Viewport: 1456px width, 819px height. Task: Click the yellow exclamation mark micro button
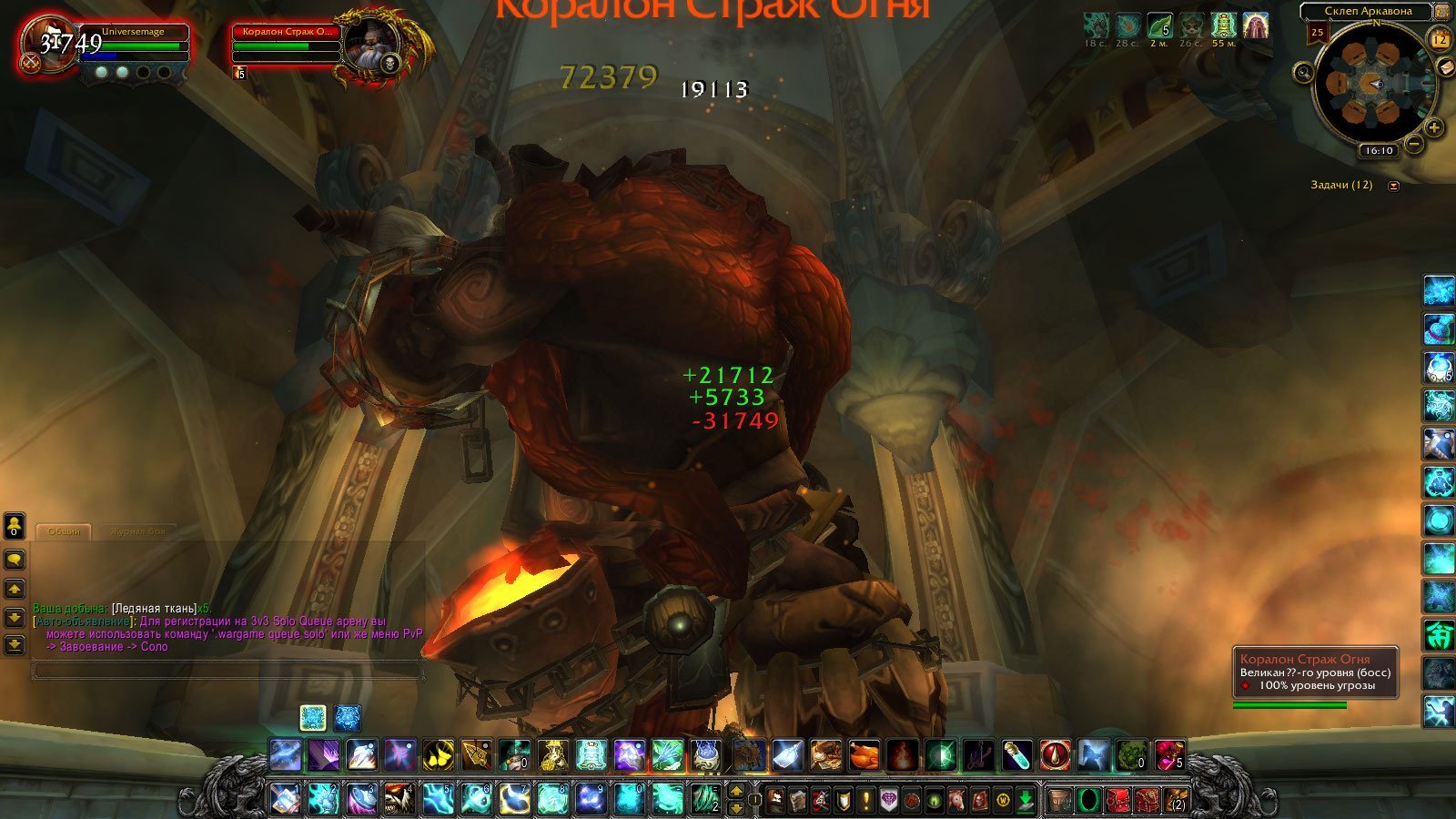point(865,801)
